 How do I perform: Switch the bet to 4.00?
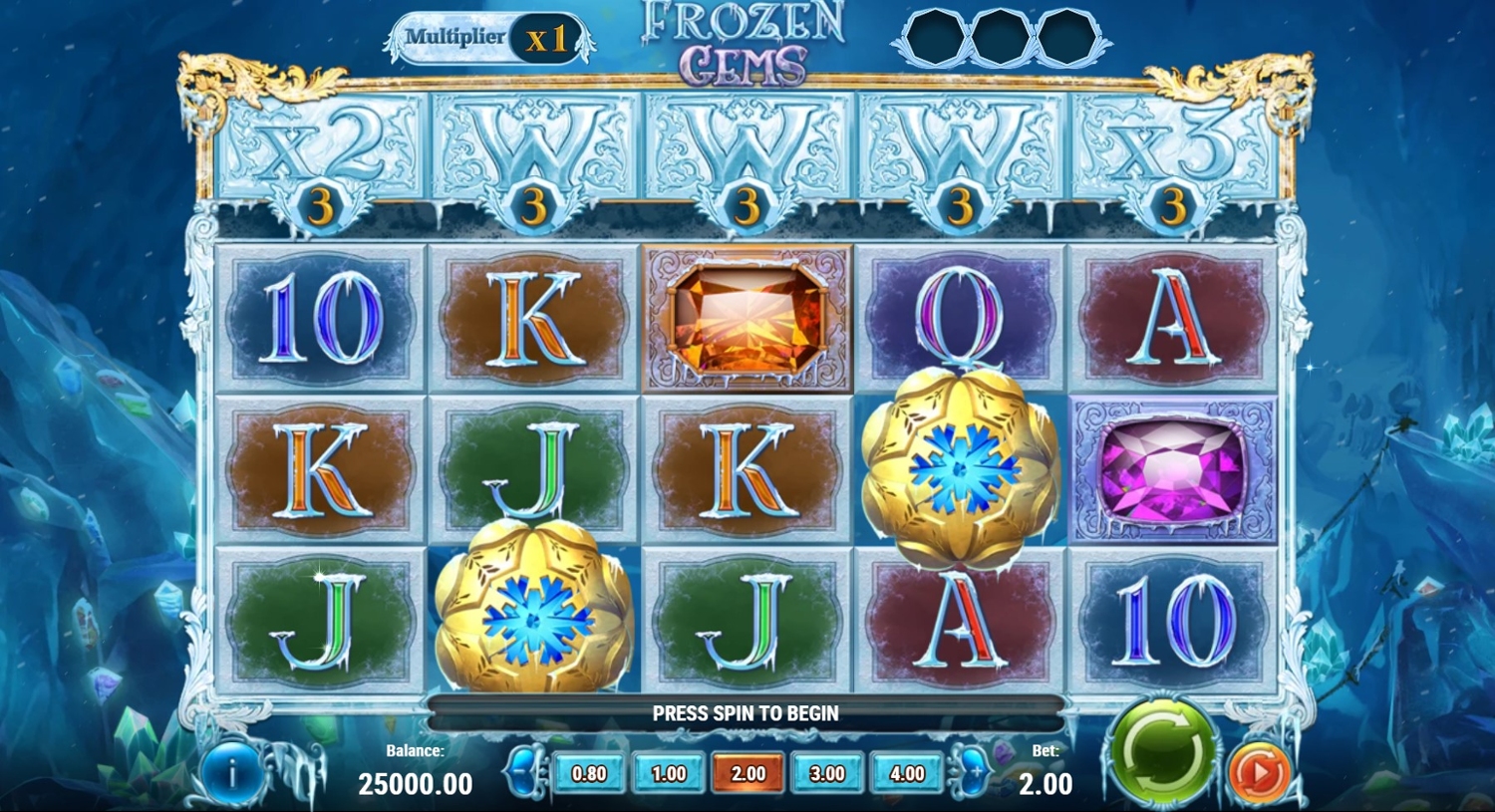[x=906, y=773]
